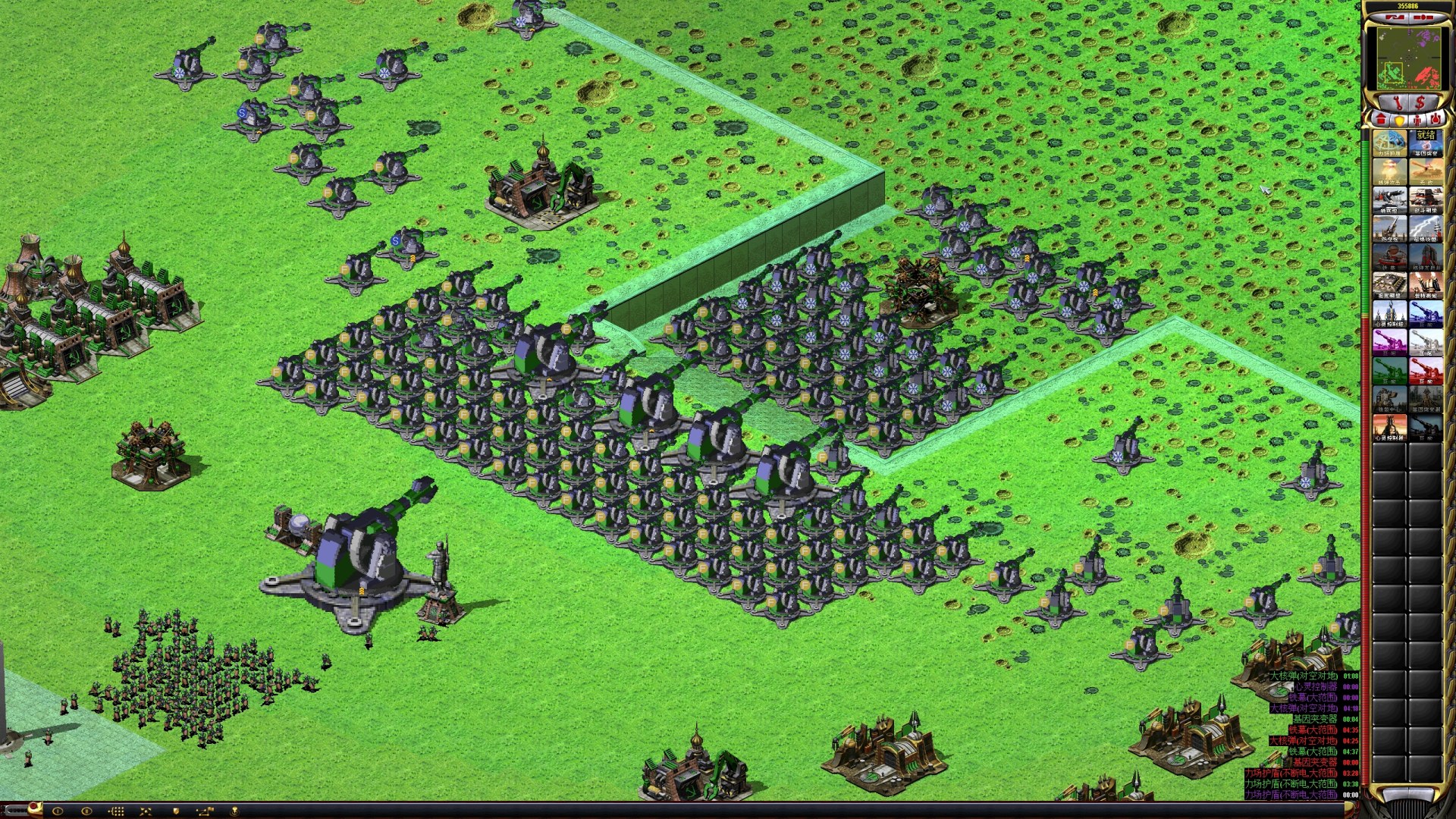Build the Flak Cannon anti-air defense

[x=1389, y=228]
